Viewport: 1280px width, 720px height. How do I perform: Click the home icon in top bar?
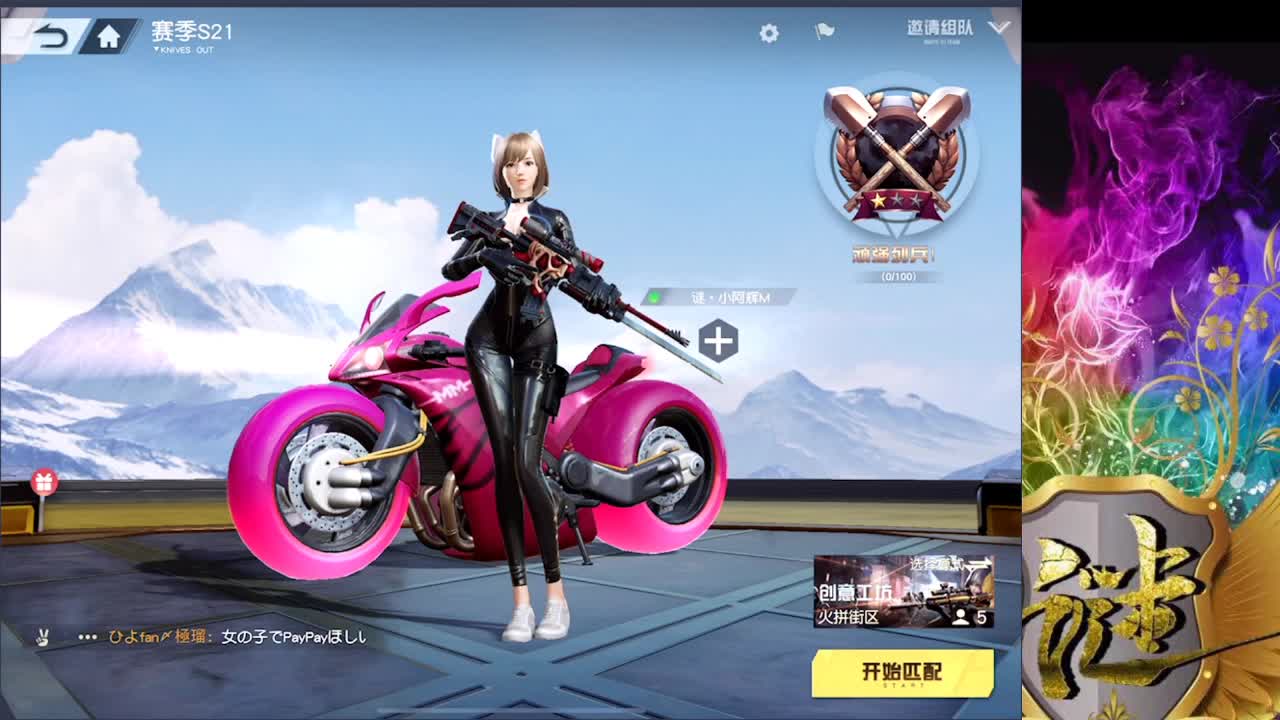tap(109, 32)
